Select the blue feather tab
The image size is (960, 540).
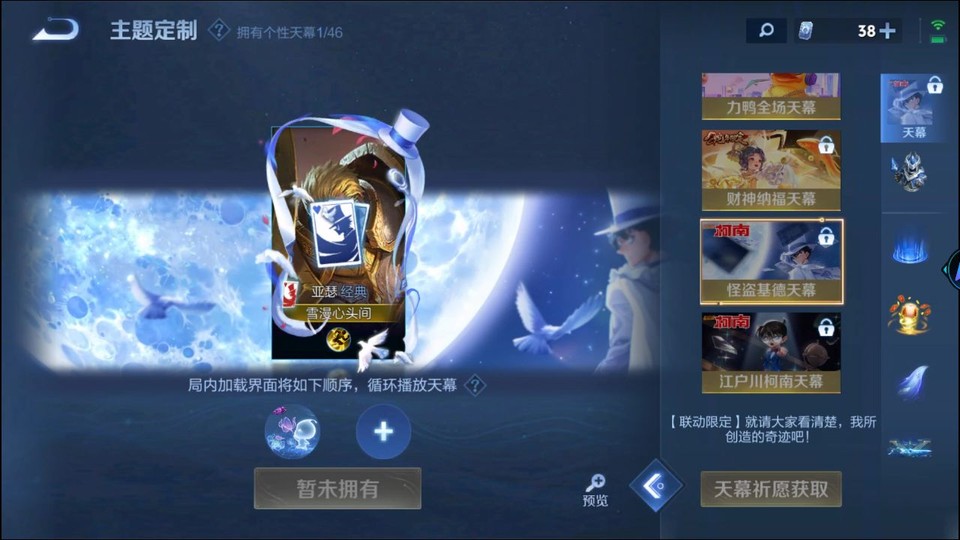click(x=910, y=382)
